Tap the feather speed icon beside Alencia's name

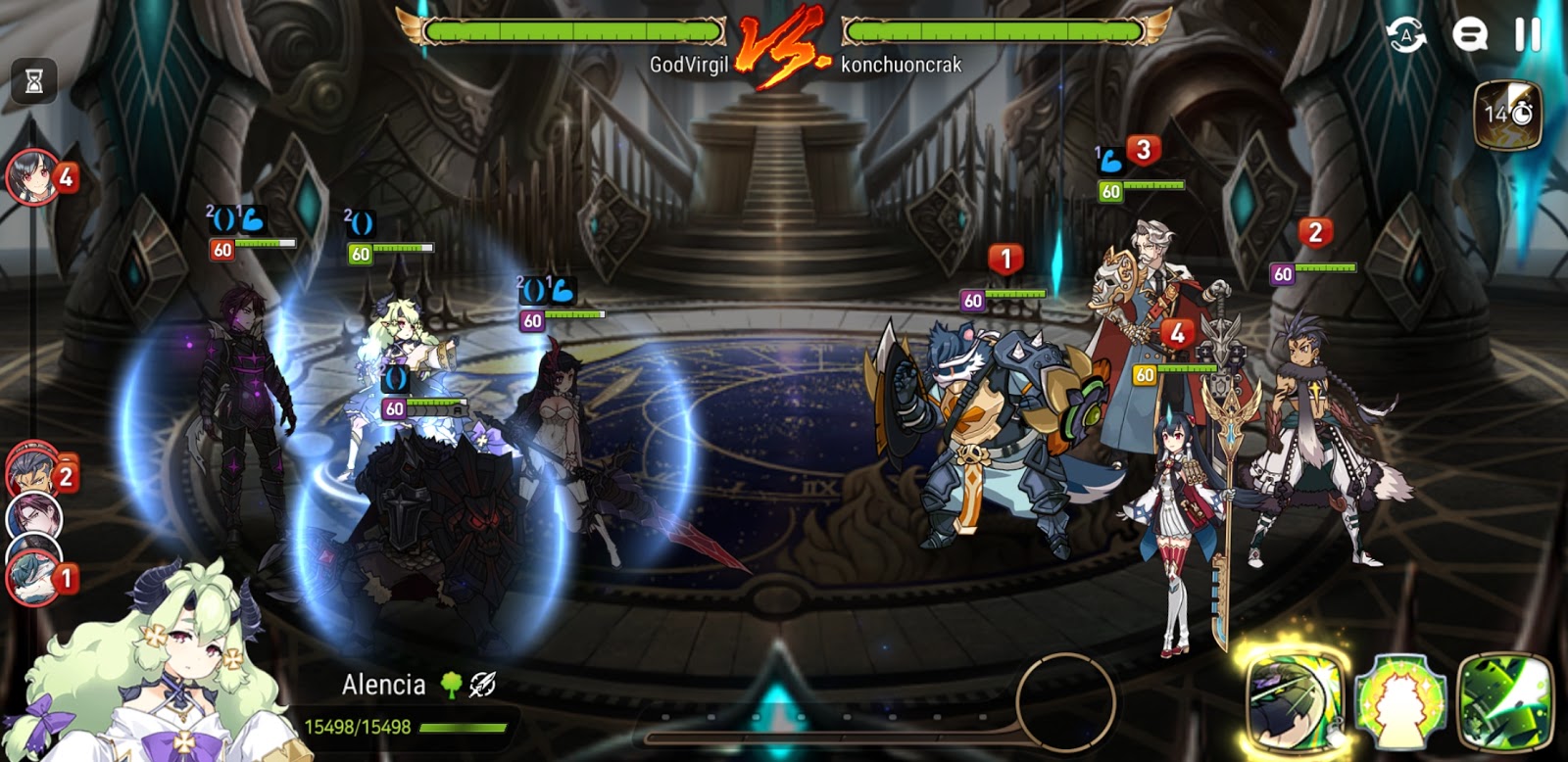click(479, 686)
